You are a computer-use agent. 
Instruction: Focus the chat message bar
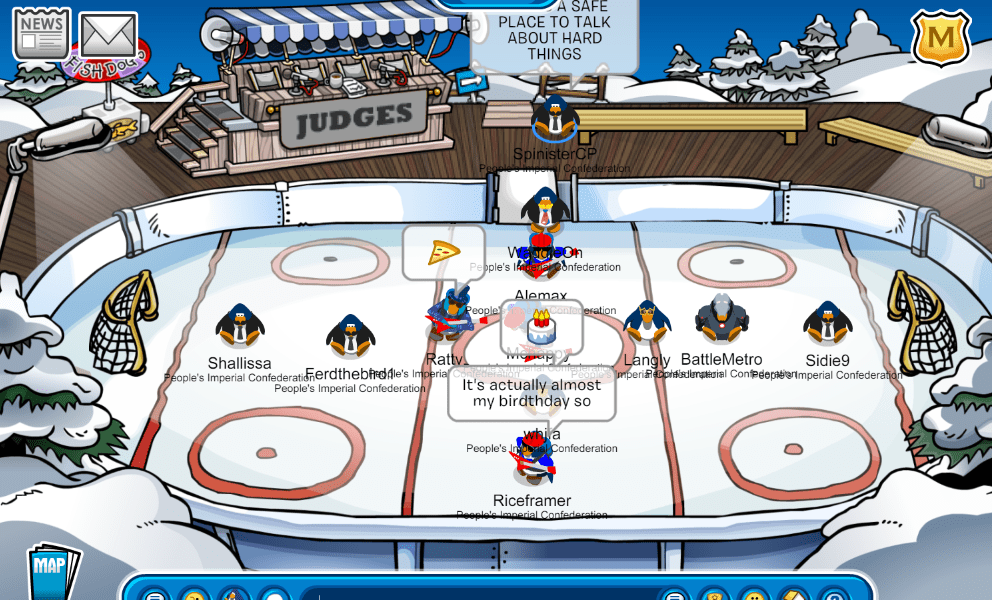click(480, 594)
